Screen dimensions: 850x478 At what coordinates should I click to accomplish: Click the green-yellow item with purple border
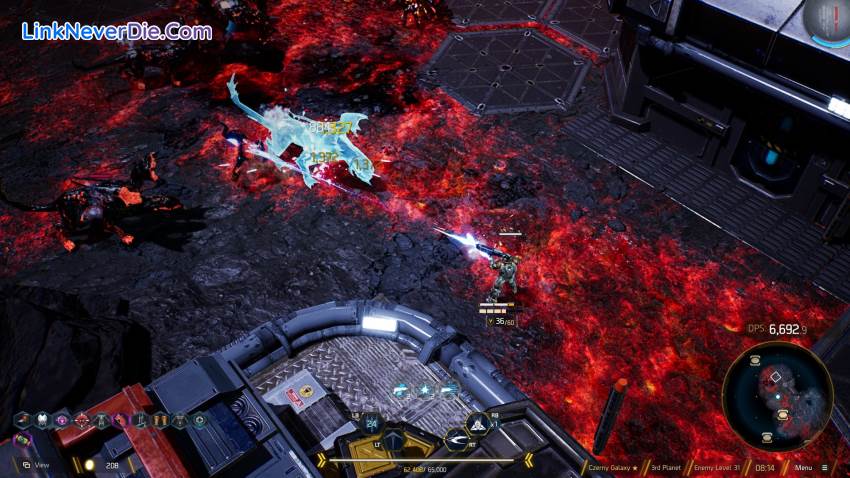click(x=21, y=438)
